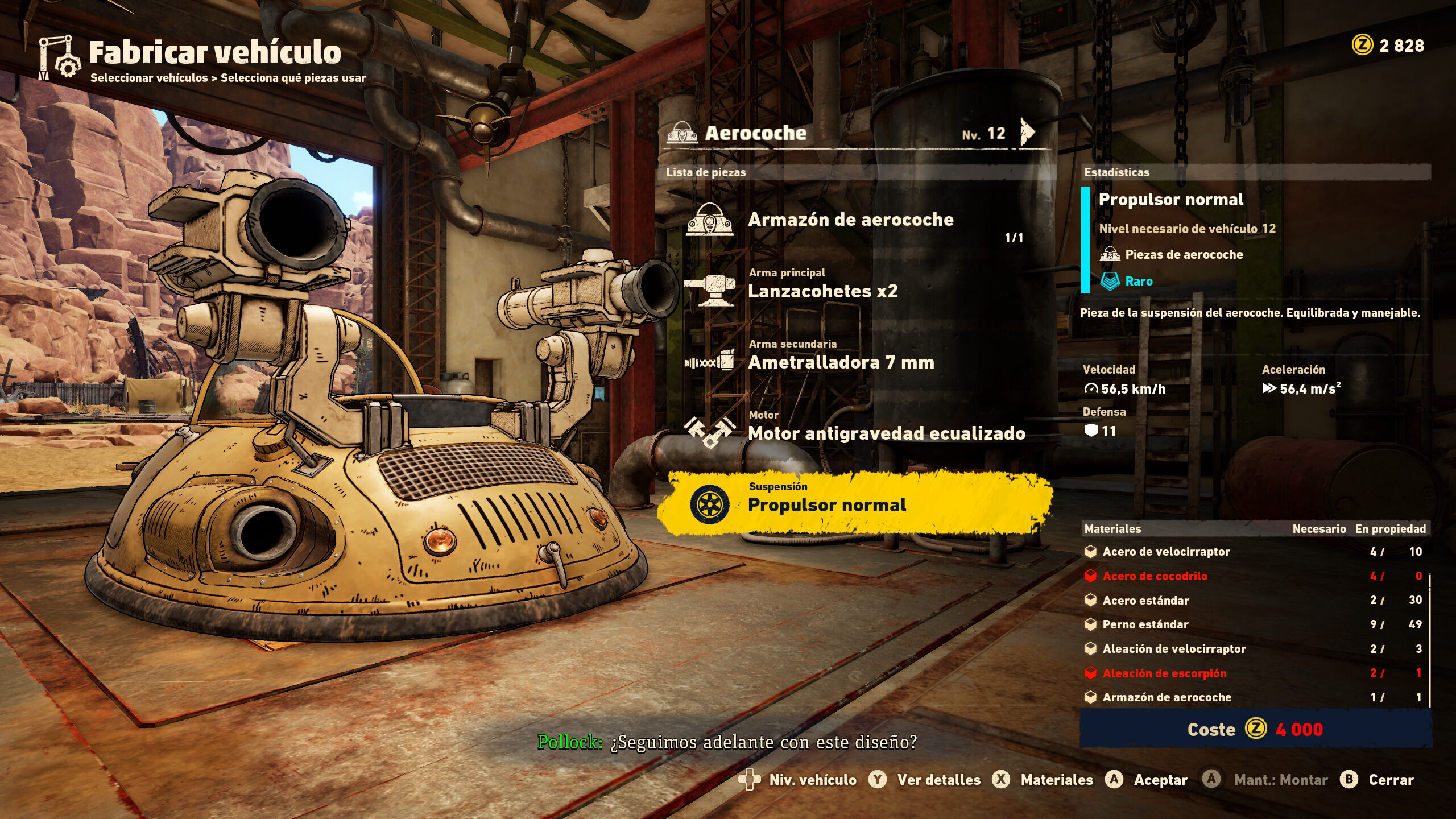Open Ver detalles

pos(926,780)
